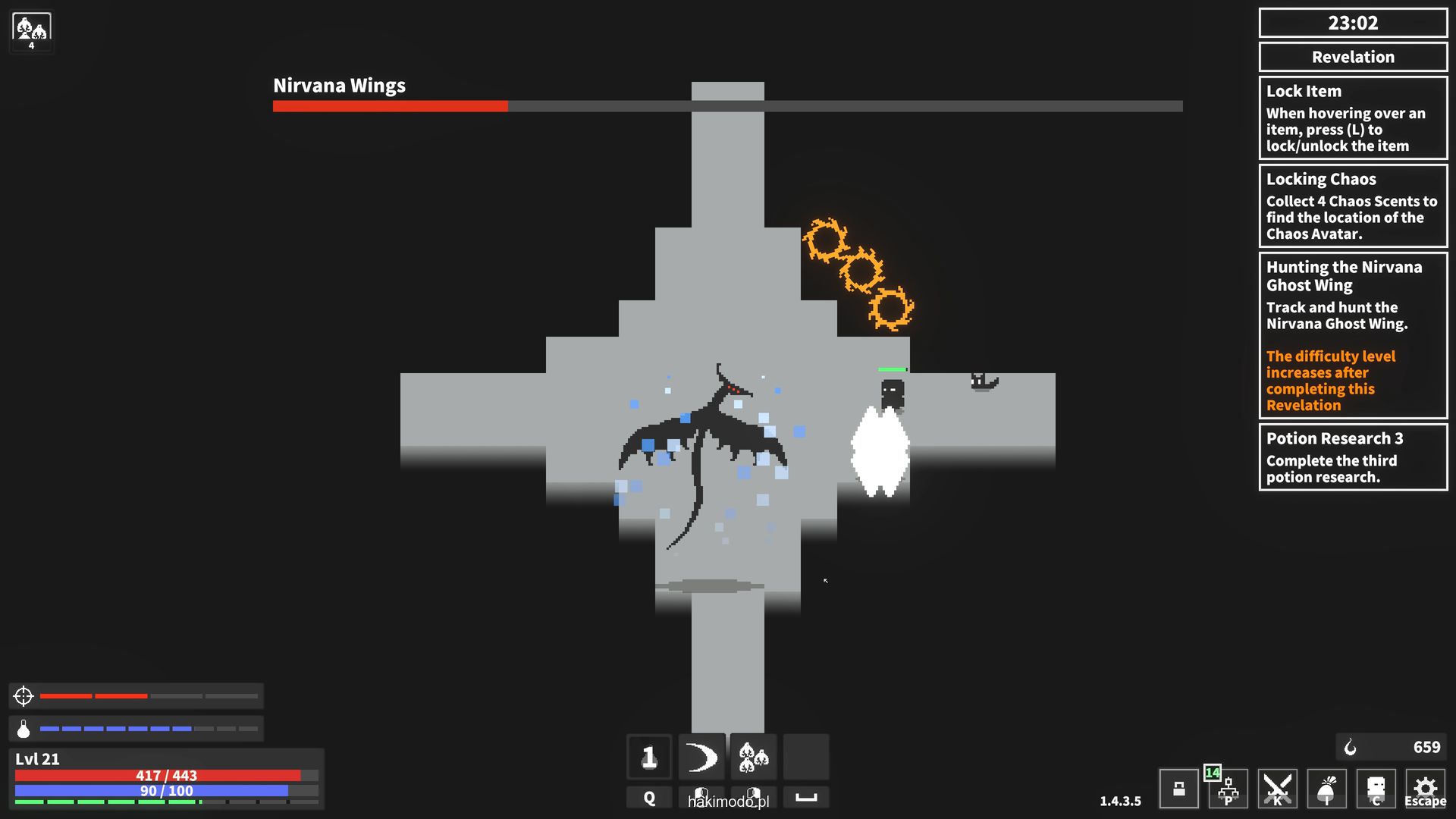The height and width of the screenshot is (819, 1456).
Task: Click the Revelation header
Action: pos(1353,57)
